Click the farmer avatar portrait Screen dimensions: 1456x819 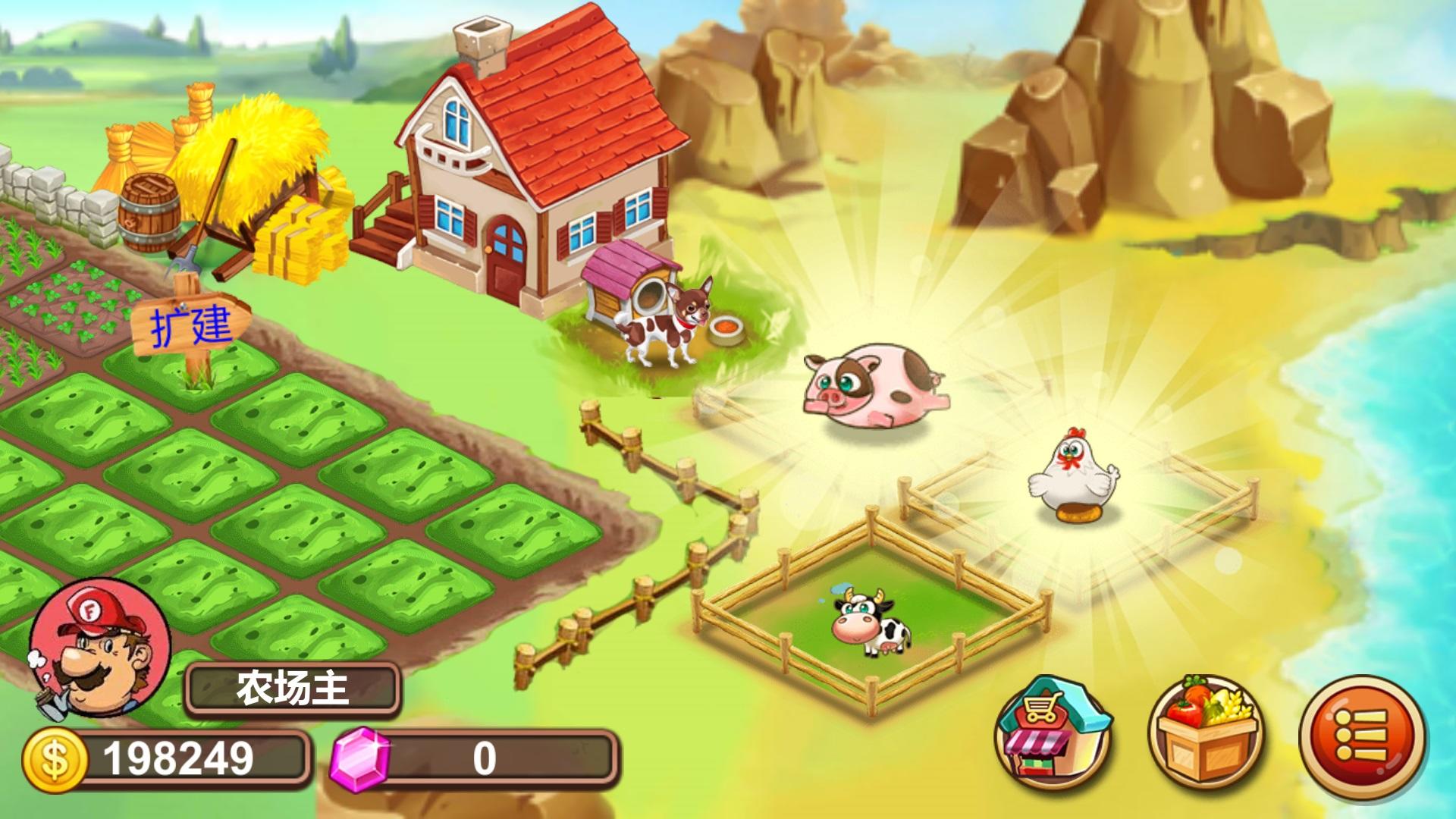[99, 648]
